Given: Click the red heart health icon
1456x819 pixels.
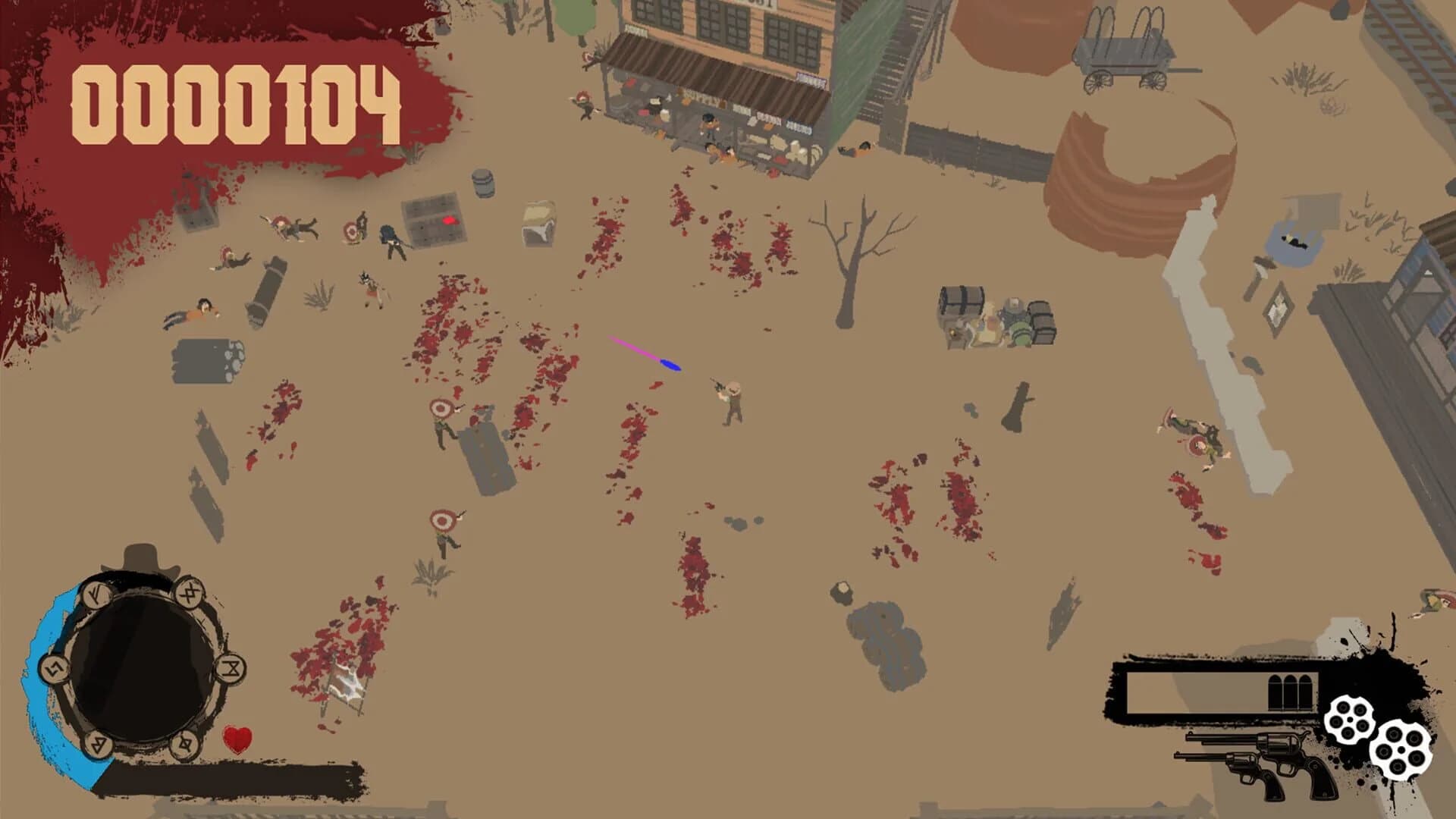Looking at the screenshot, I should click(x=238, y=740).
